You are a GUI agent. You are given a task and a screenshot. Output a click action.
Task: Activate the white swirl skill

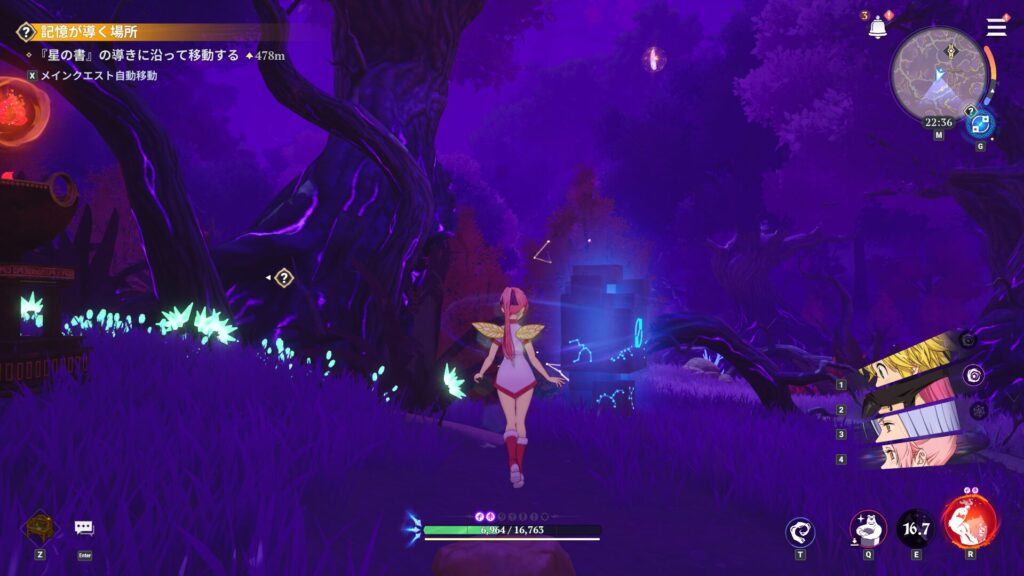tap(800, 531)
